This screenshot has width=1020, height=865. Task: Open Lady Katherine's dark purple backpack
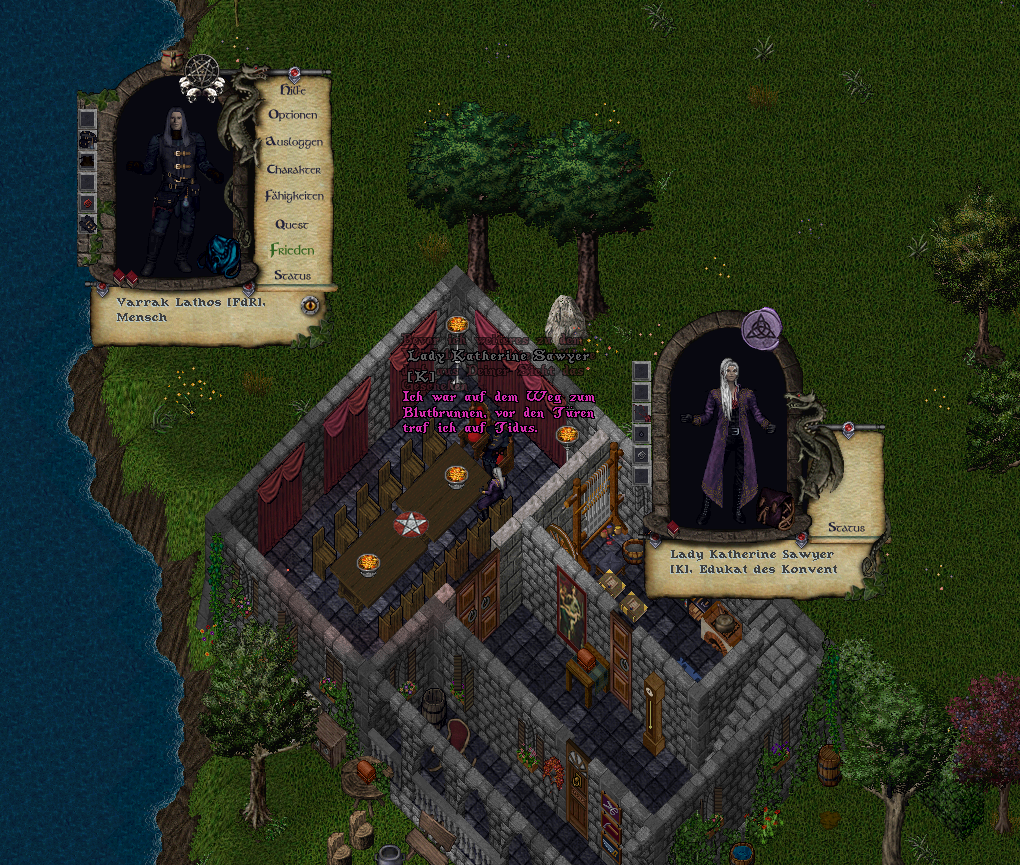click(774, 507)
